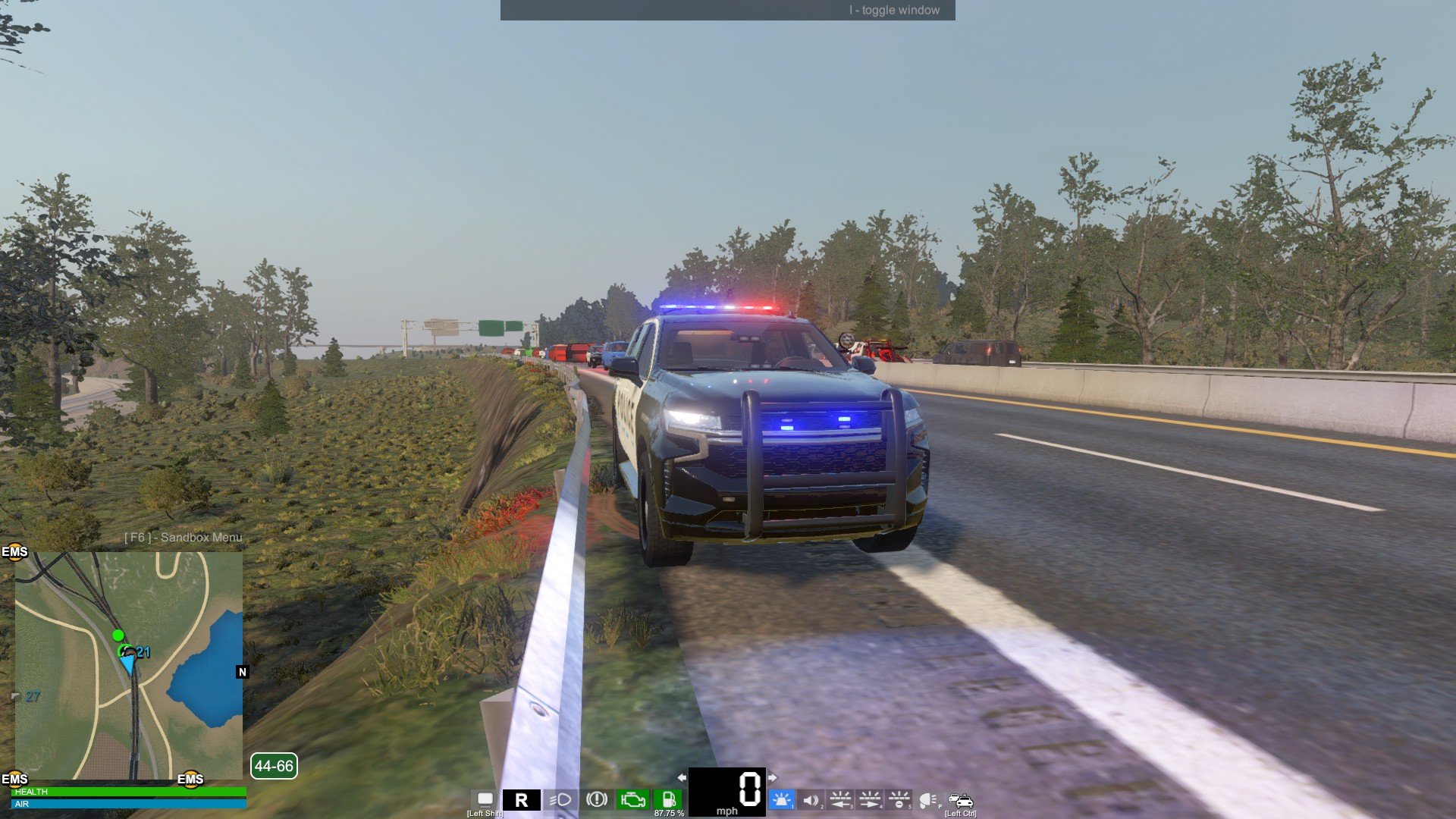Click the green fuel pump icon
The image size is (1456, 819).
[x=668, y=799]
